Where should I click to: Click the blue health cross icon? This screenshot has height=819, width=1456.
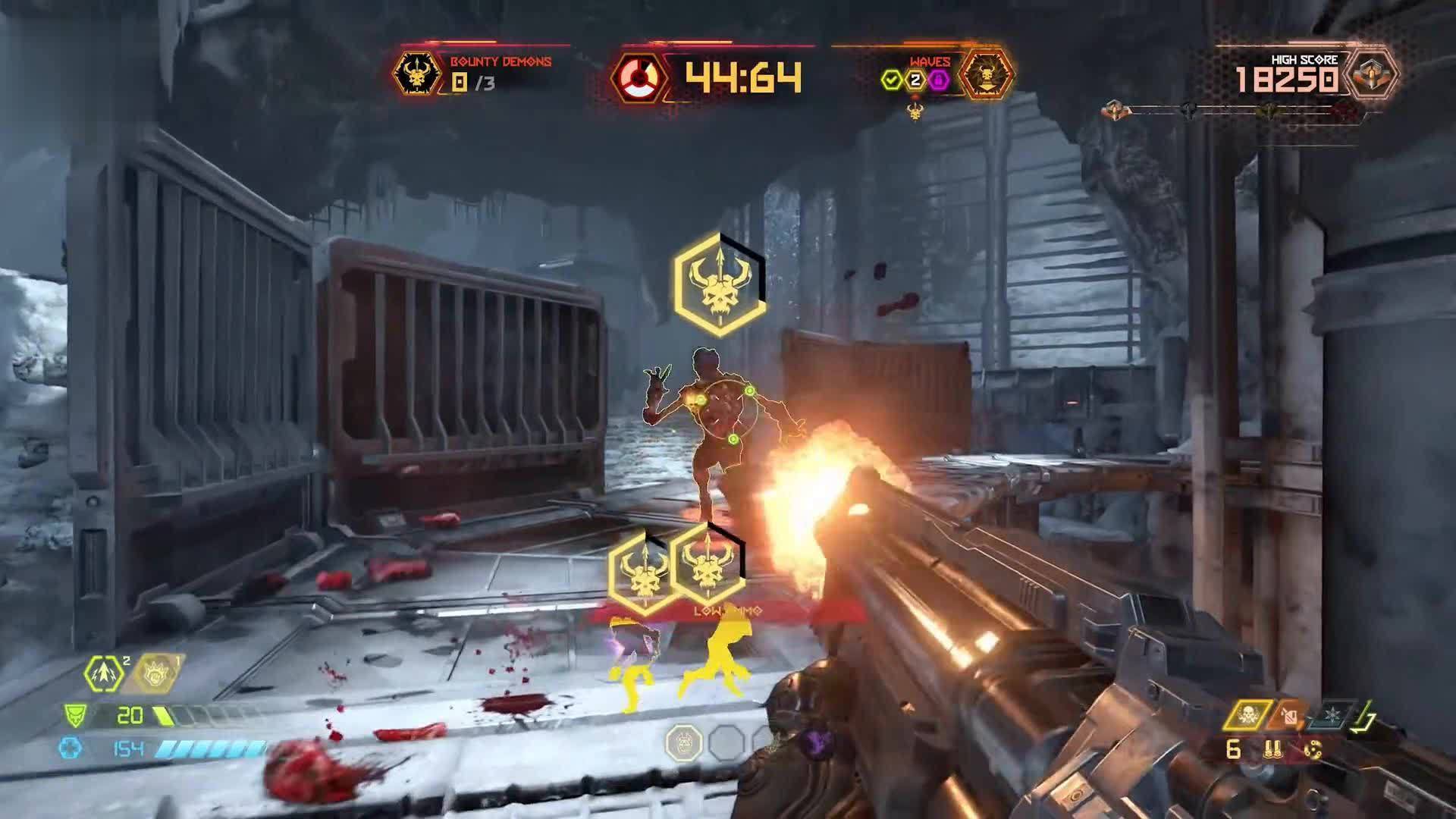(x=71, y=748)
